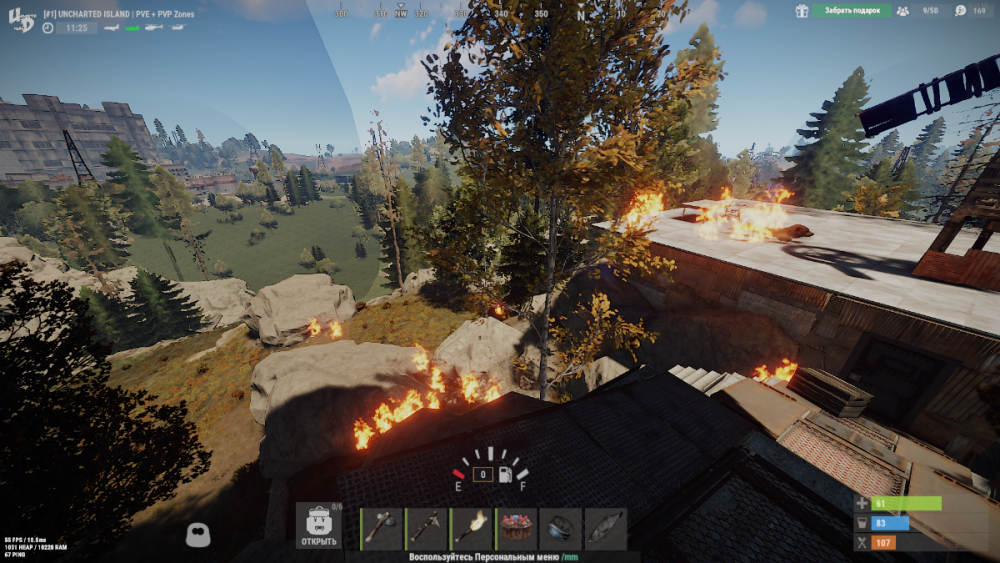Click the Chinook helicopter event icon
The height and width of the screenshot is (563, 1000).
point(177,28)
